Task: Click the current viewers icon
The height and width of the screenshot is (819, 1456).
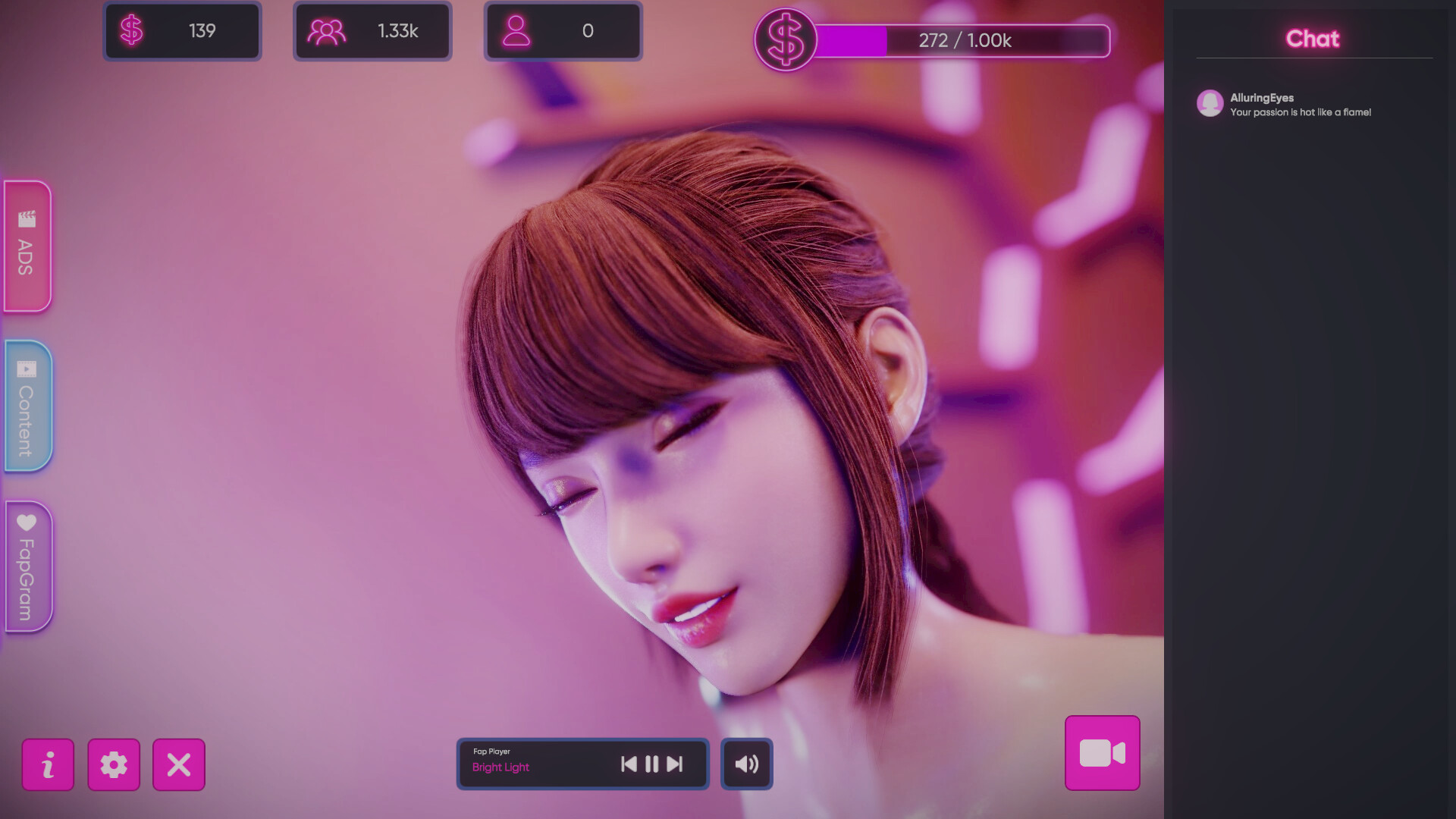Action: pos(519,30)
